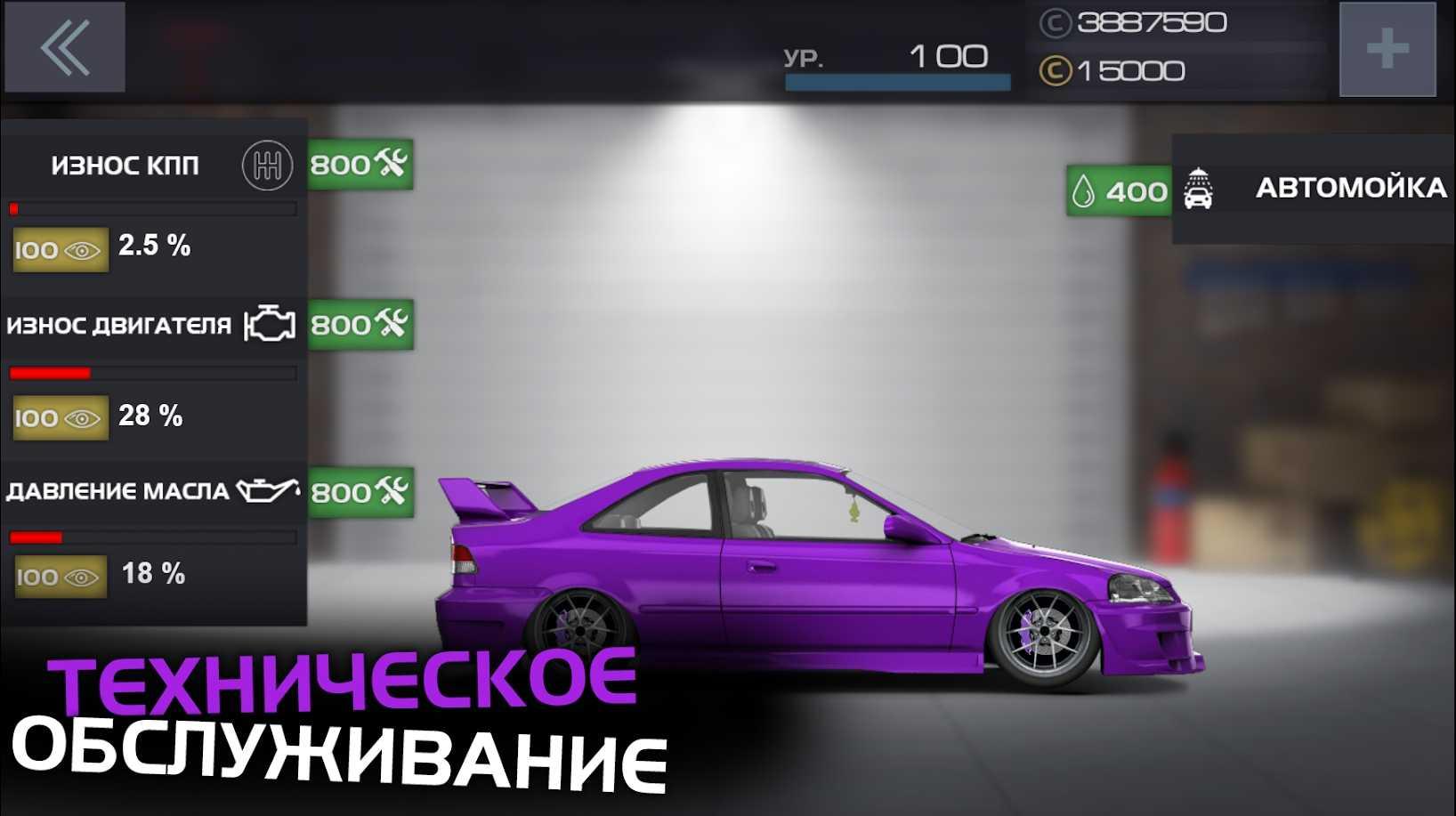The width and height of the screenshot is (1456, 816).
Task: Click the engine wear red progress bar
Action: point(51,373)
